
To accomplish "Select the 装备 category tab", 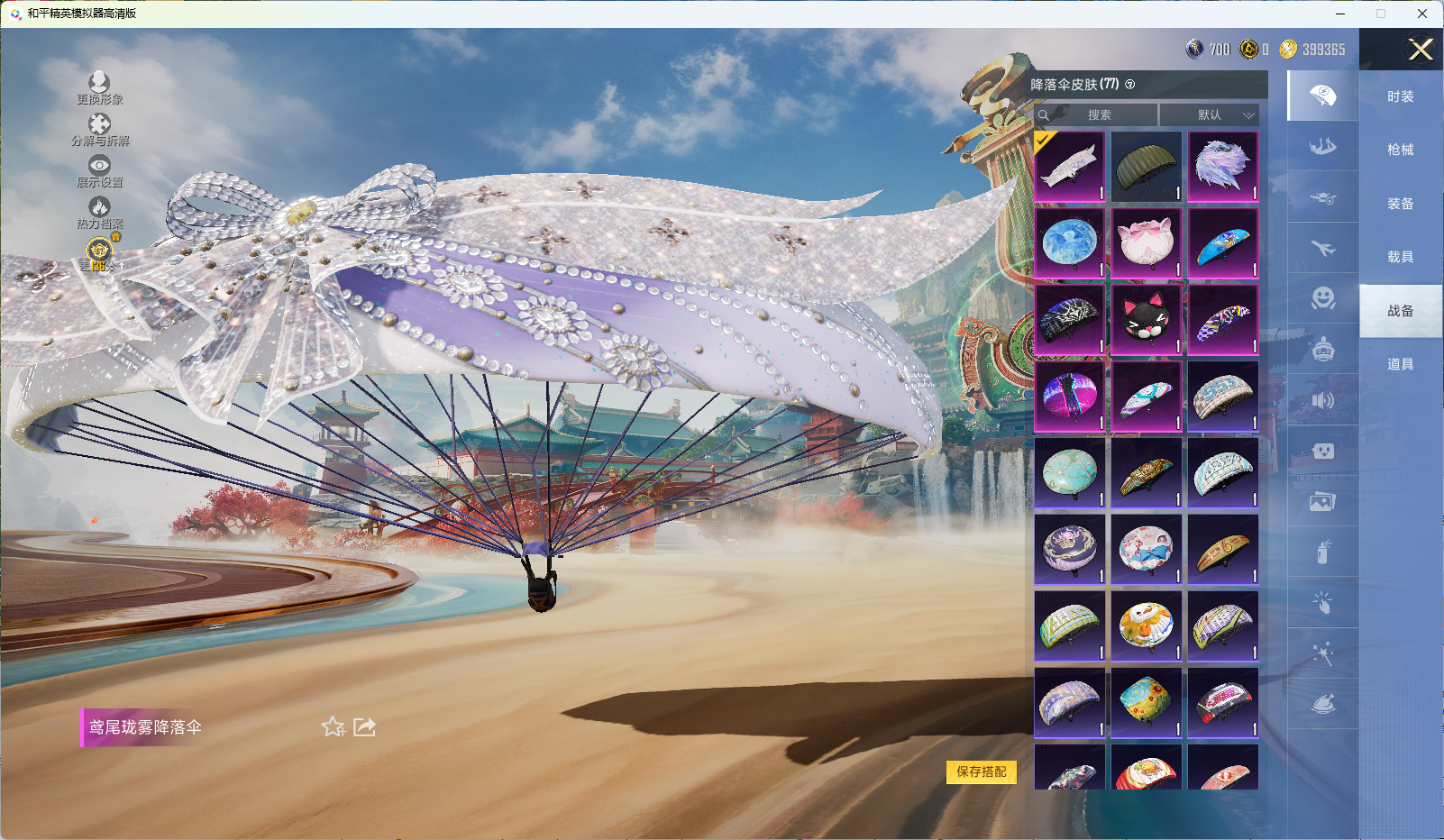I will pyautogui.click(x=1400, y=204).
